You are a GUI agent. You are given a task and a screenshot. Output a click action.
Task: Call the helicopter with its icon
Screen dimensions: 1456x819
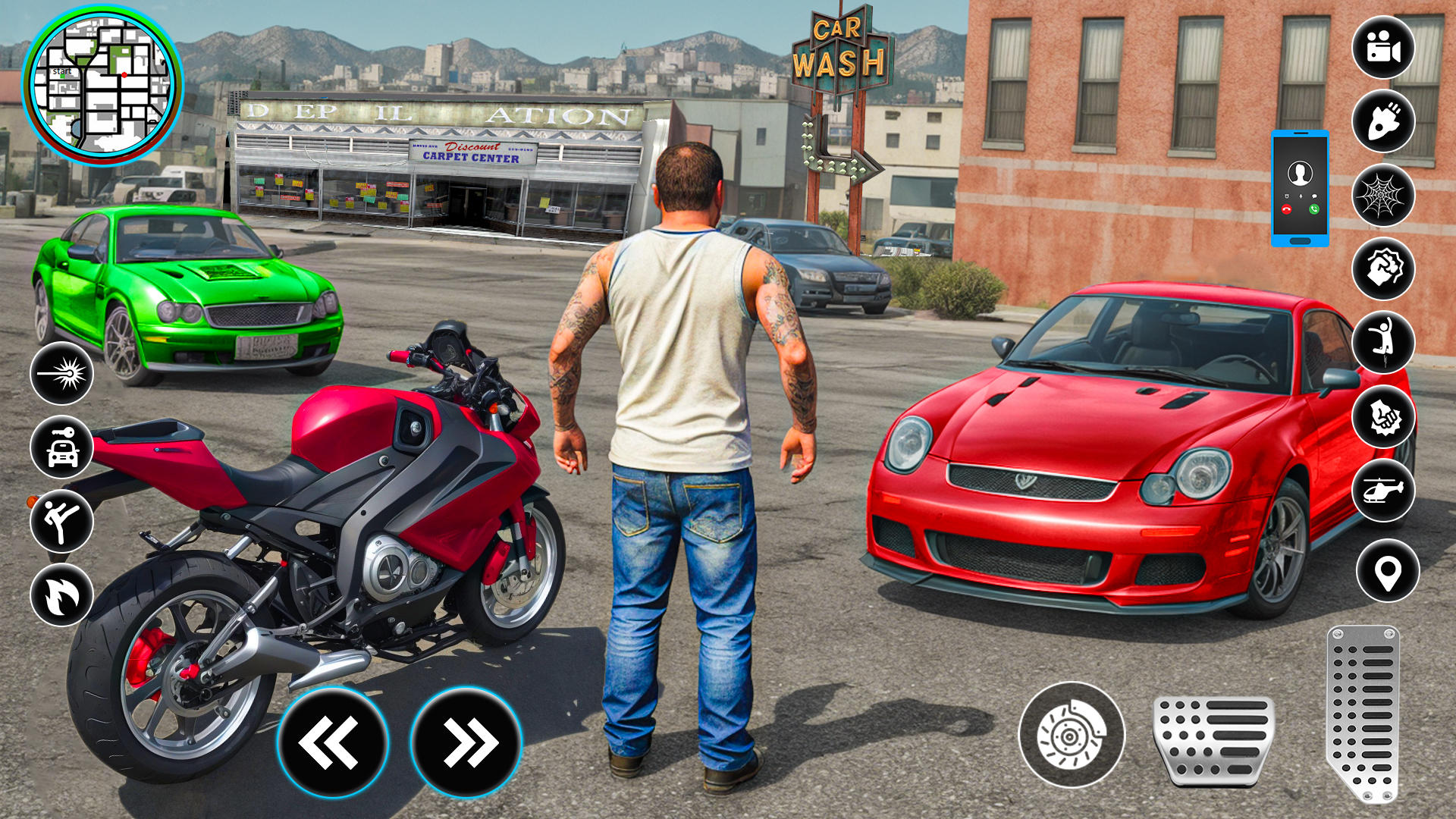click(x=1383, y=491)
